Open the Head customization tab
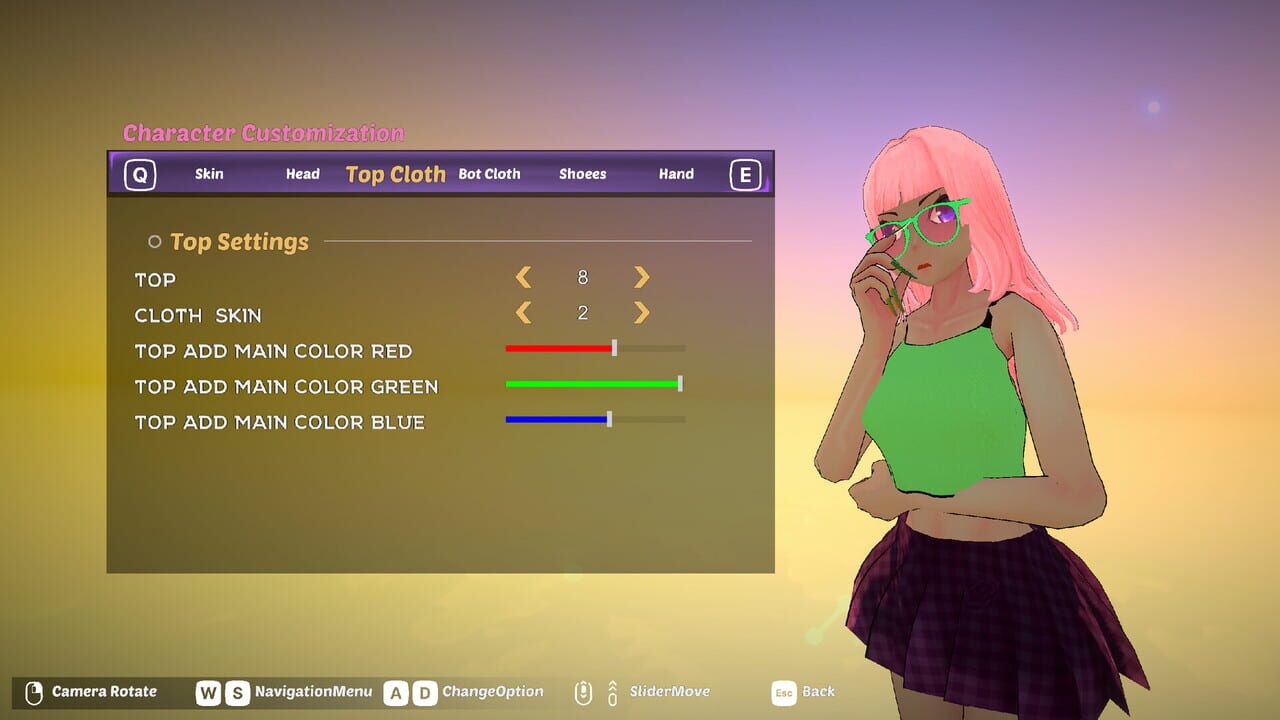The height and width of the screenshot is (720, 1280). [x=302, y=174]
